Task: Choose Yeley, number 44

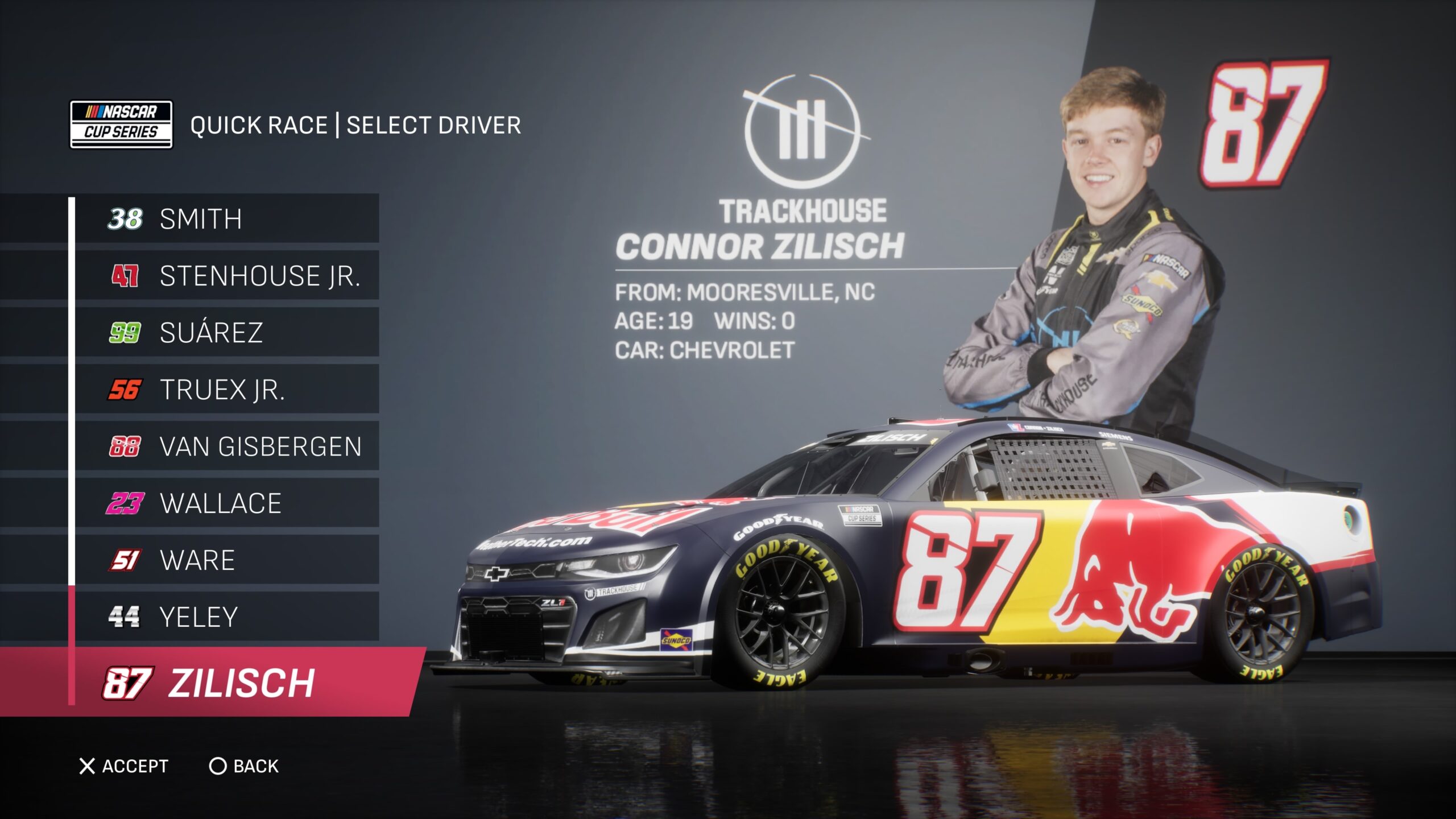Action: pyautogui.click(x=227, y=617)
